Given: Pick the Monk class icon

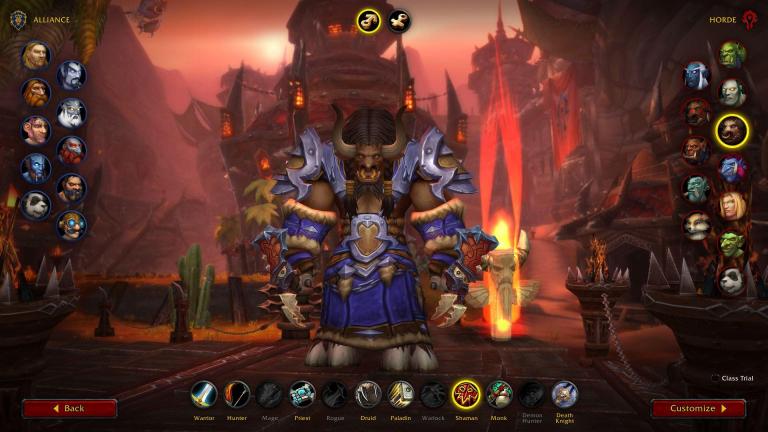Looking at the screenshot, I should [499, 394].
